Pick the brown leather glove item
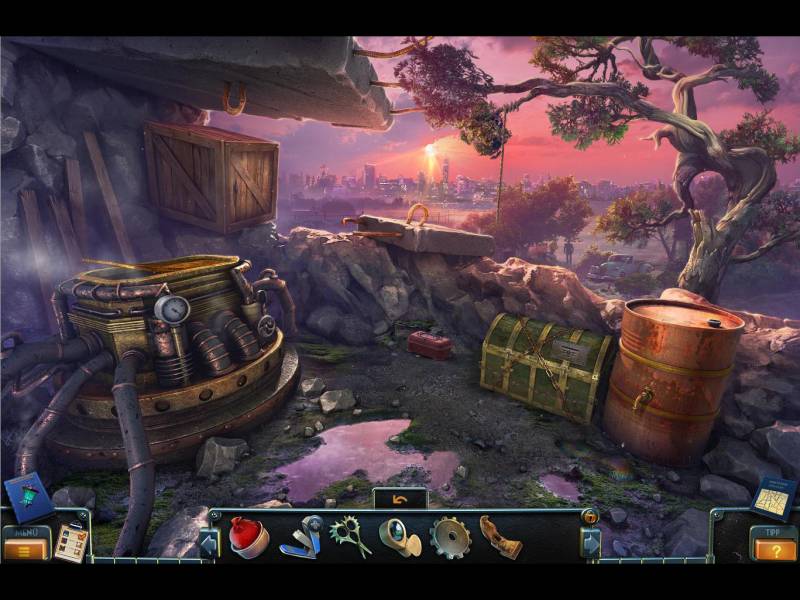The height and width of the screenshot is (600, 800). tap(500, 537)
